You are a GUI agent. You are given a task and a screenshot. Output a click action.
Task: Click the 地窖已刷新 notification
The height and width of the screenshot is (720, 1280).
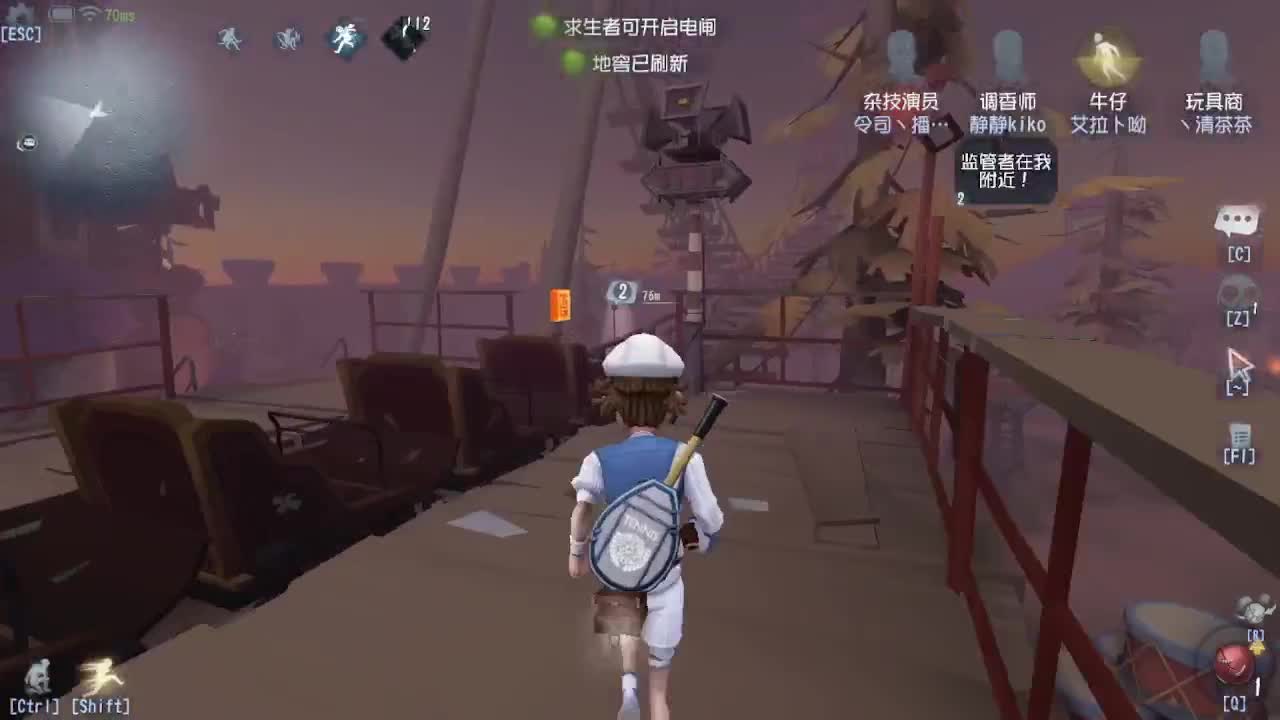[x=640, y=64]
